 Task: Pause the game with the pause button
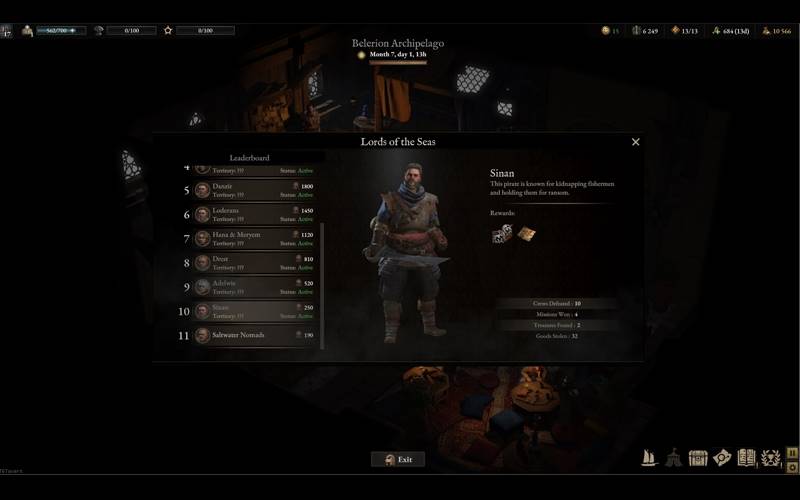[x=793, y=452]
